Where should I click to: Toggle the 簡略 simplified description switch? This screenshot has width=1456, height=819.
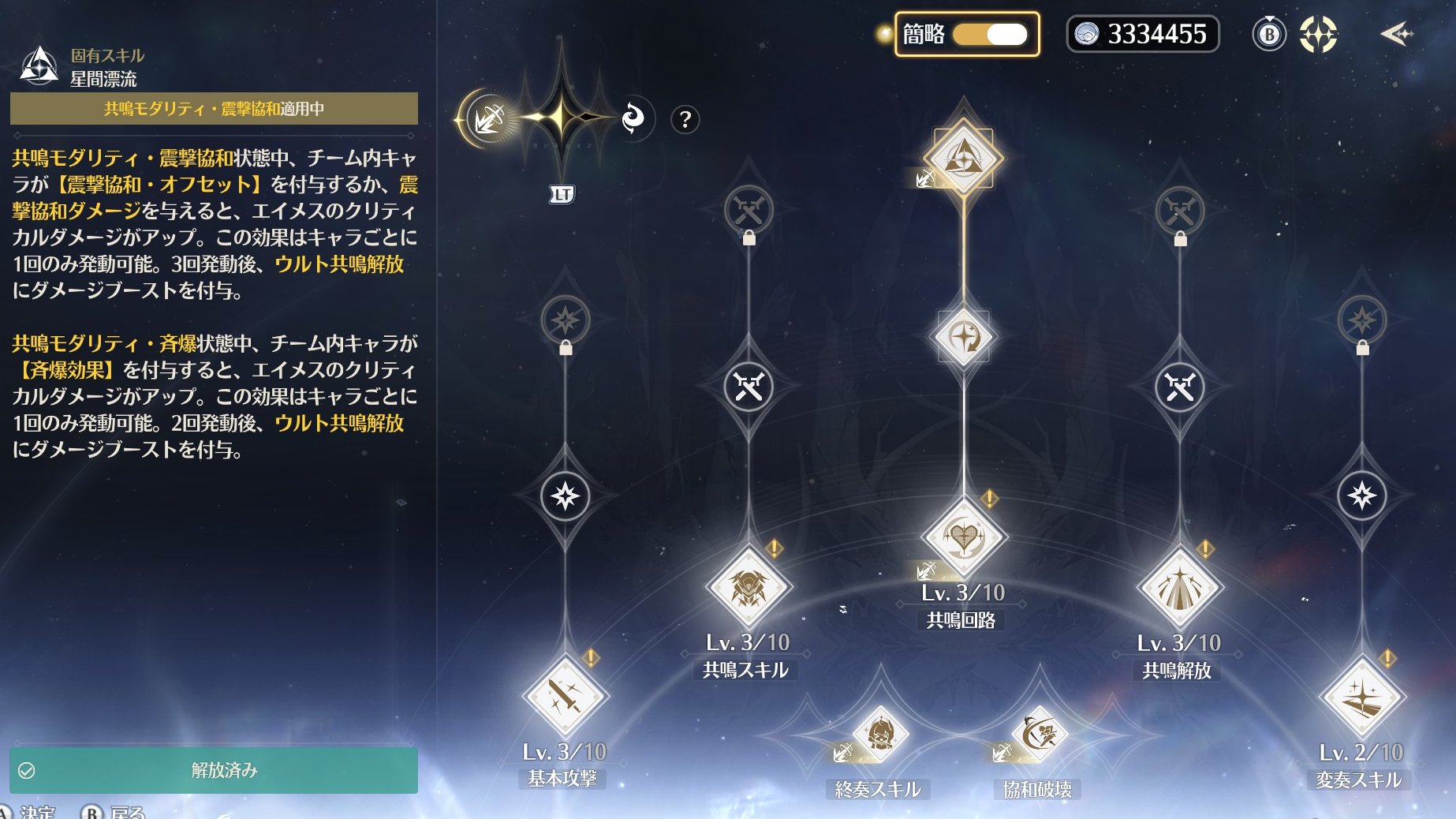tap(990, 35)
